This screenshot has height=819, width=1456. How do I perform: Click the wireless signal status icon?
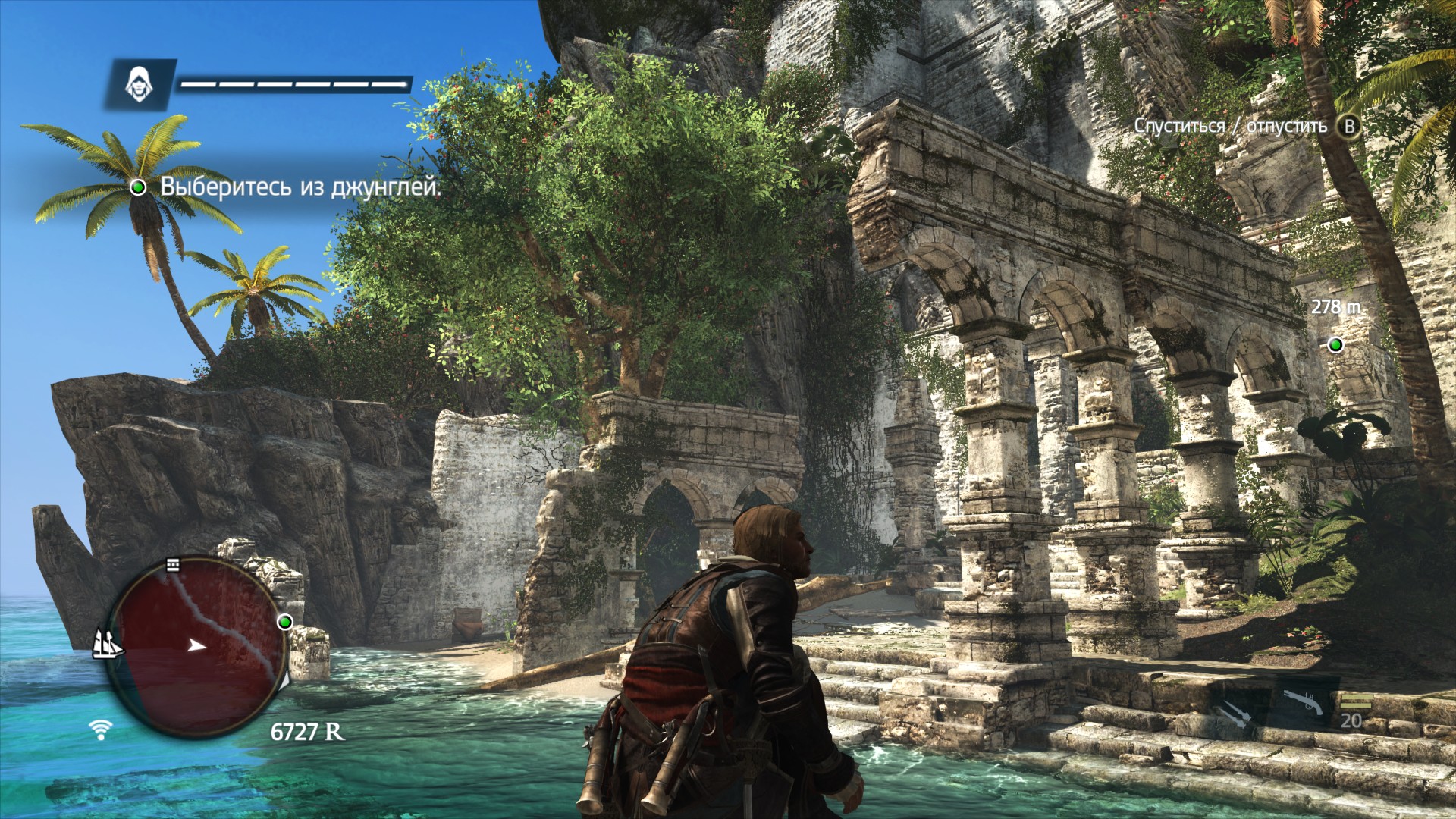coord(98,730)
